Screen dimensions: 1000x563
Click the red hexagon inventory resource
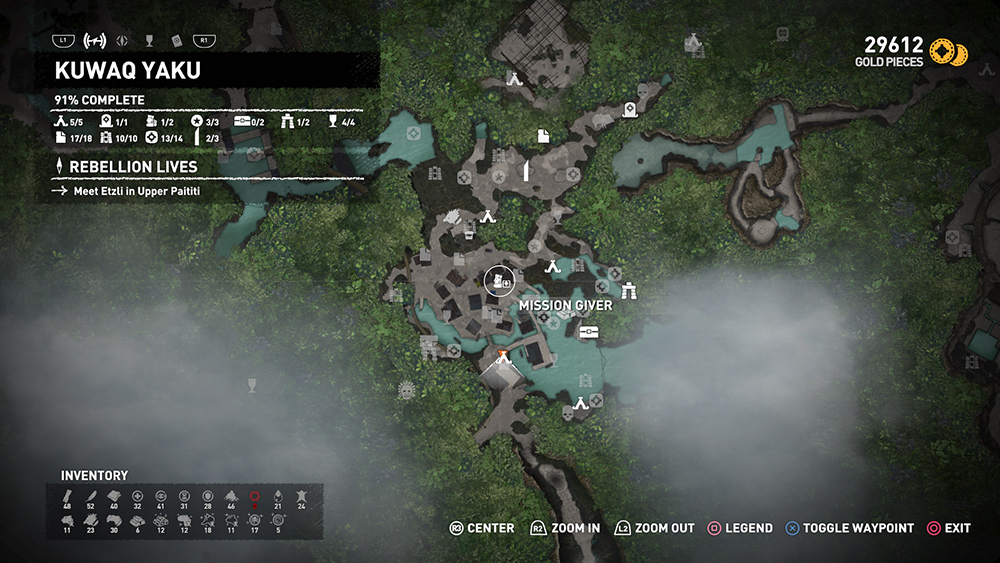[x=255, y=496]
